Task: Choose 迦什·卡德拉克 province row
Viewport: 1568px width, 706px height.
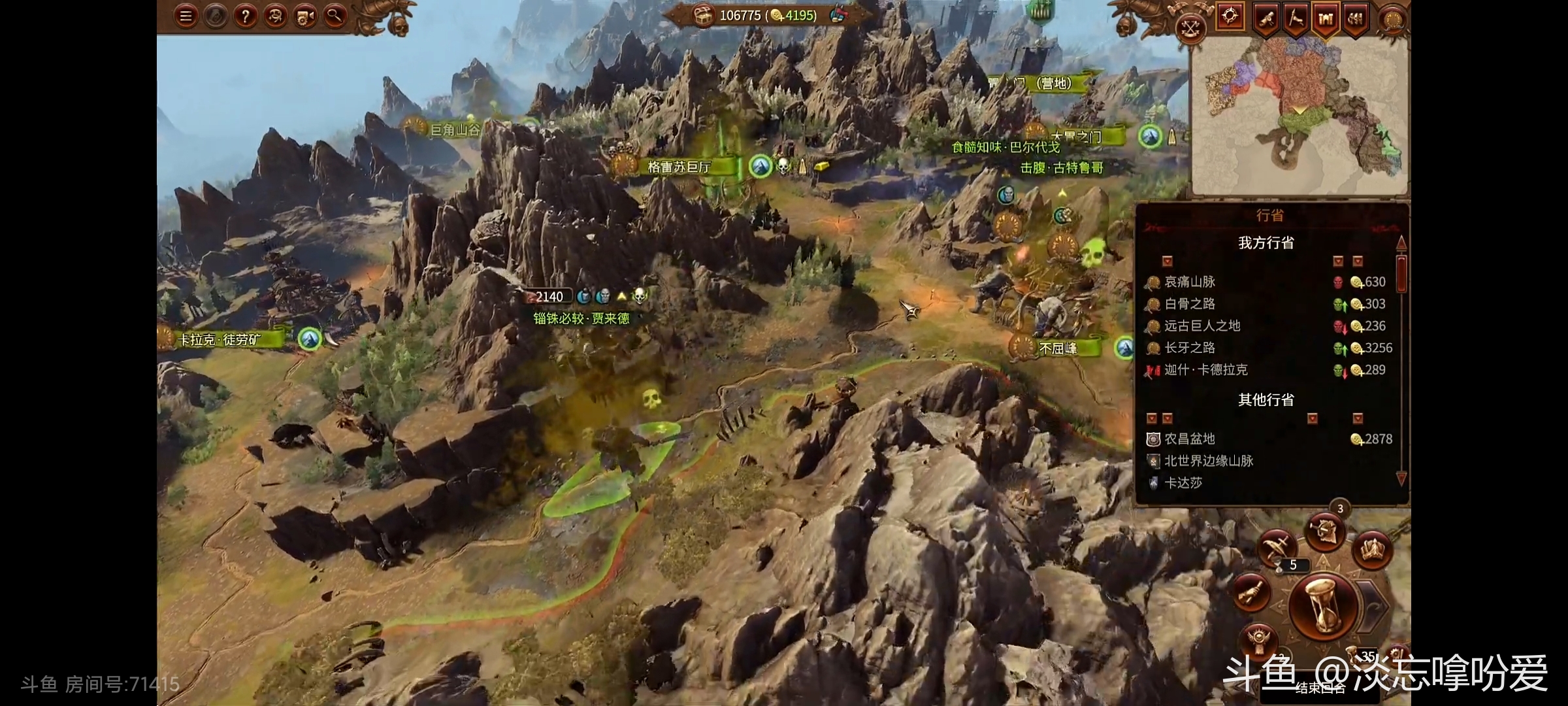Action: (x=1205, y=370)
